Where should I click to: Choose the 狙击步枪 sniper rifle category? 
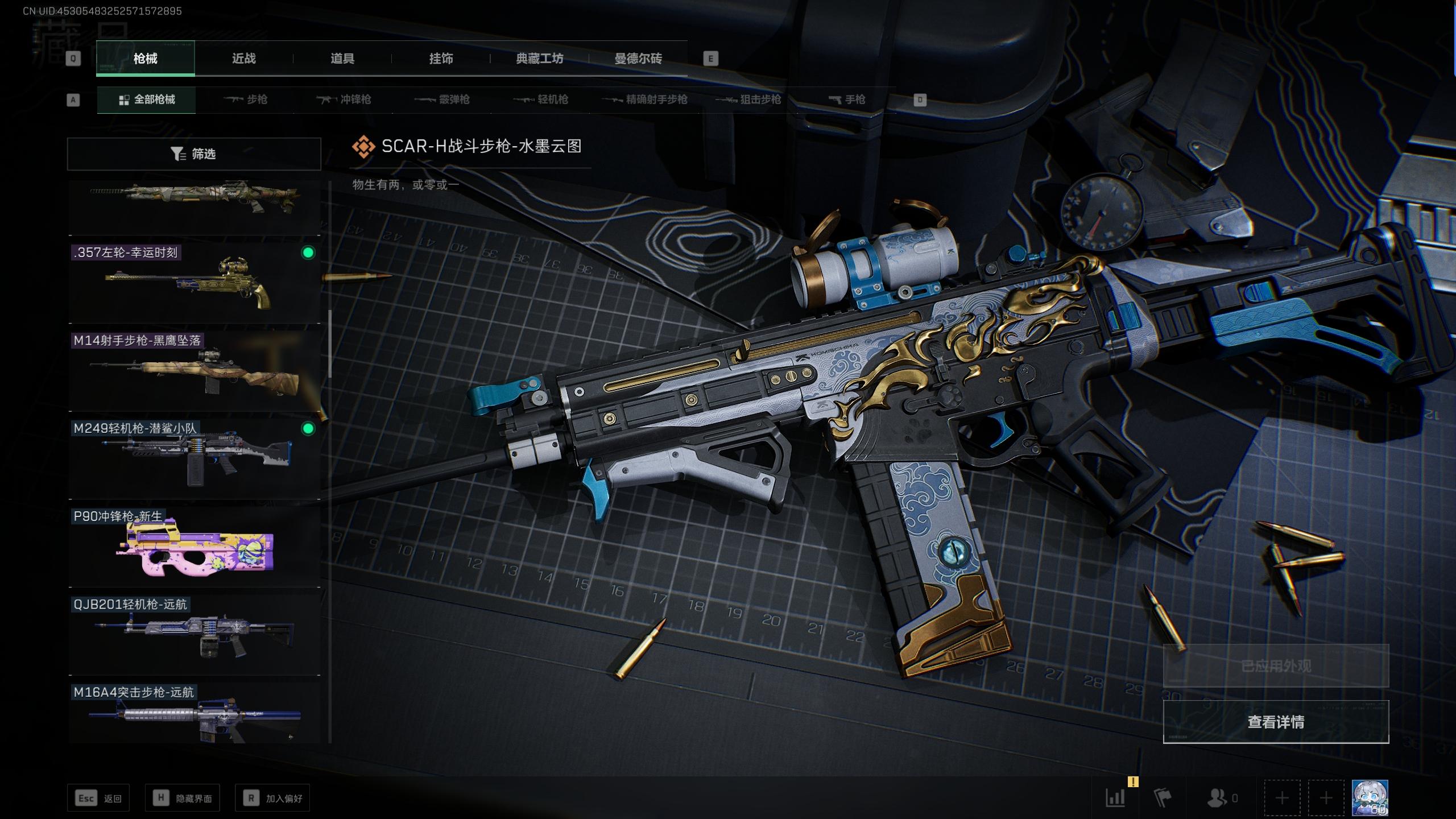[x=748, y=100]
